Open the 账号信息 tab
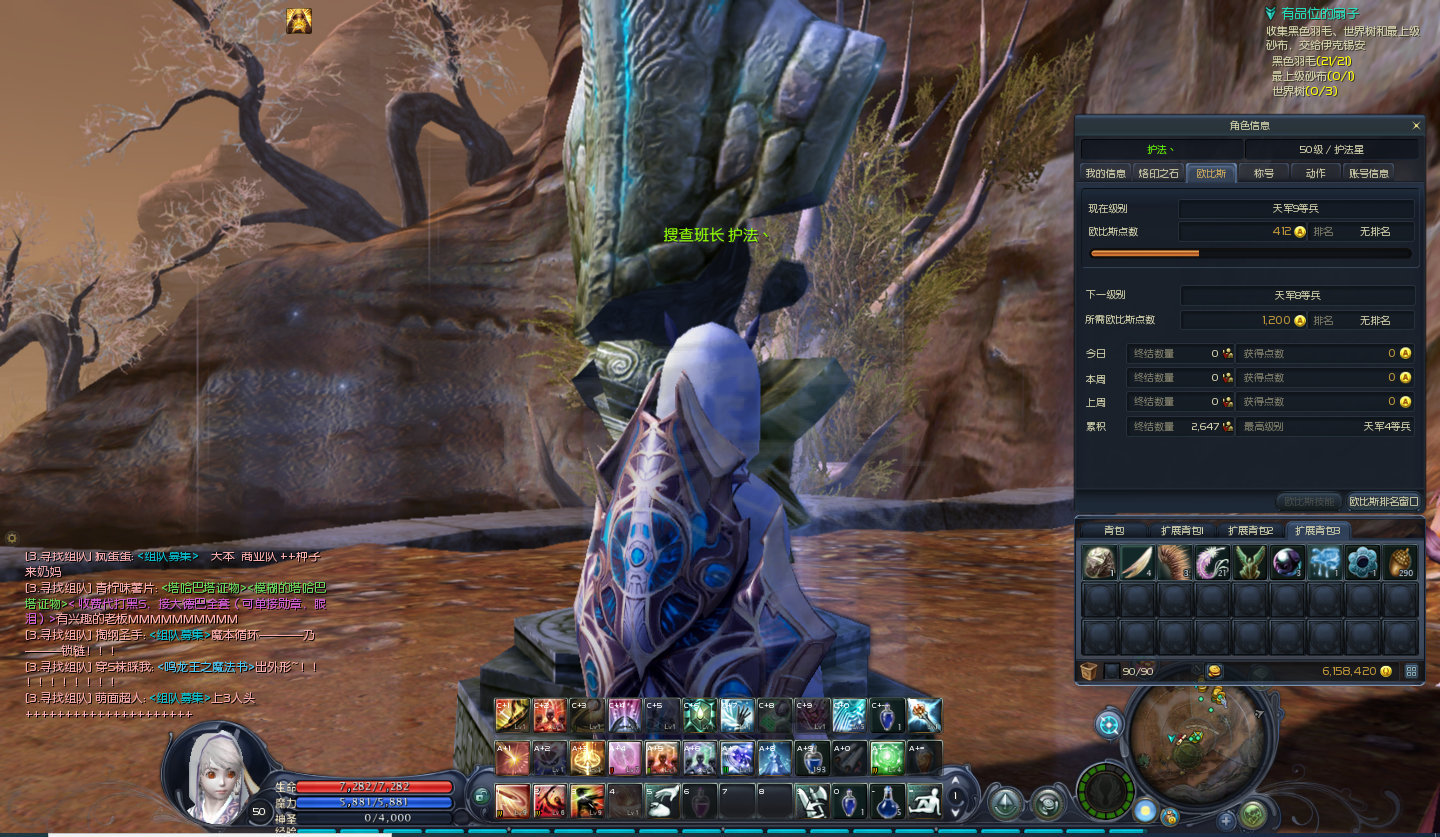The width and height of the screenshot is (1440, 837). pos(1368,173)
